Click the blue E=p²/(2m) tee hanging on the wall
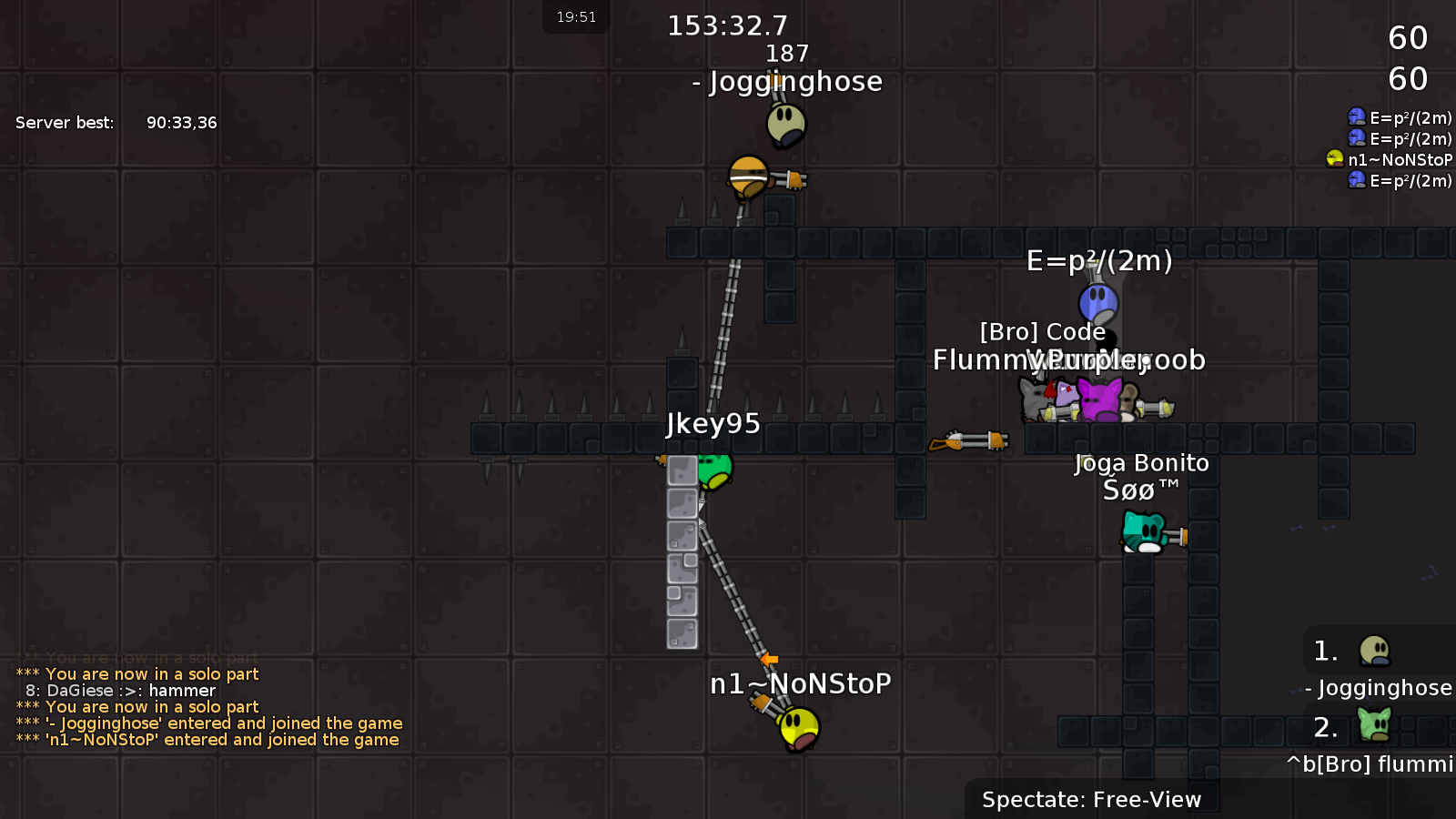1456x819 pixels. coord(1098,302)
